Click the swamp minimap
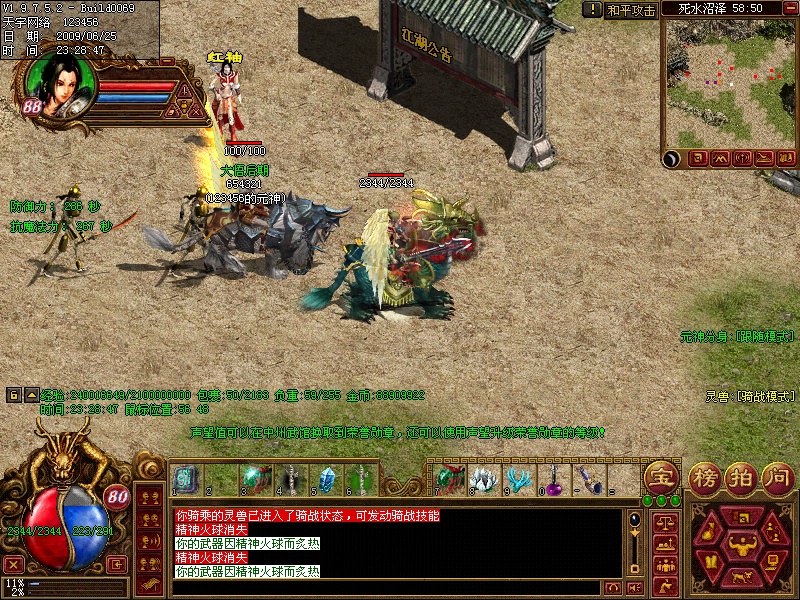This screenshot has height=600, width=800. pos(729,81)
